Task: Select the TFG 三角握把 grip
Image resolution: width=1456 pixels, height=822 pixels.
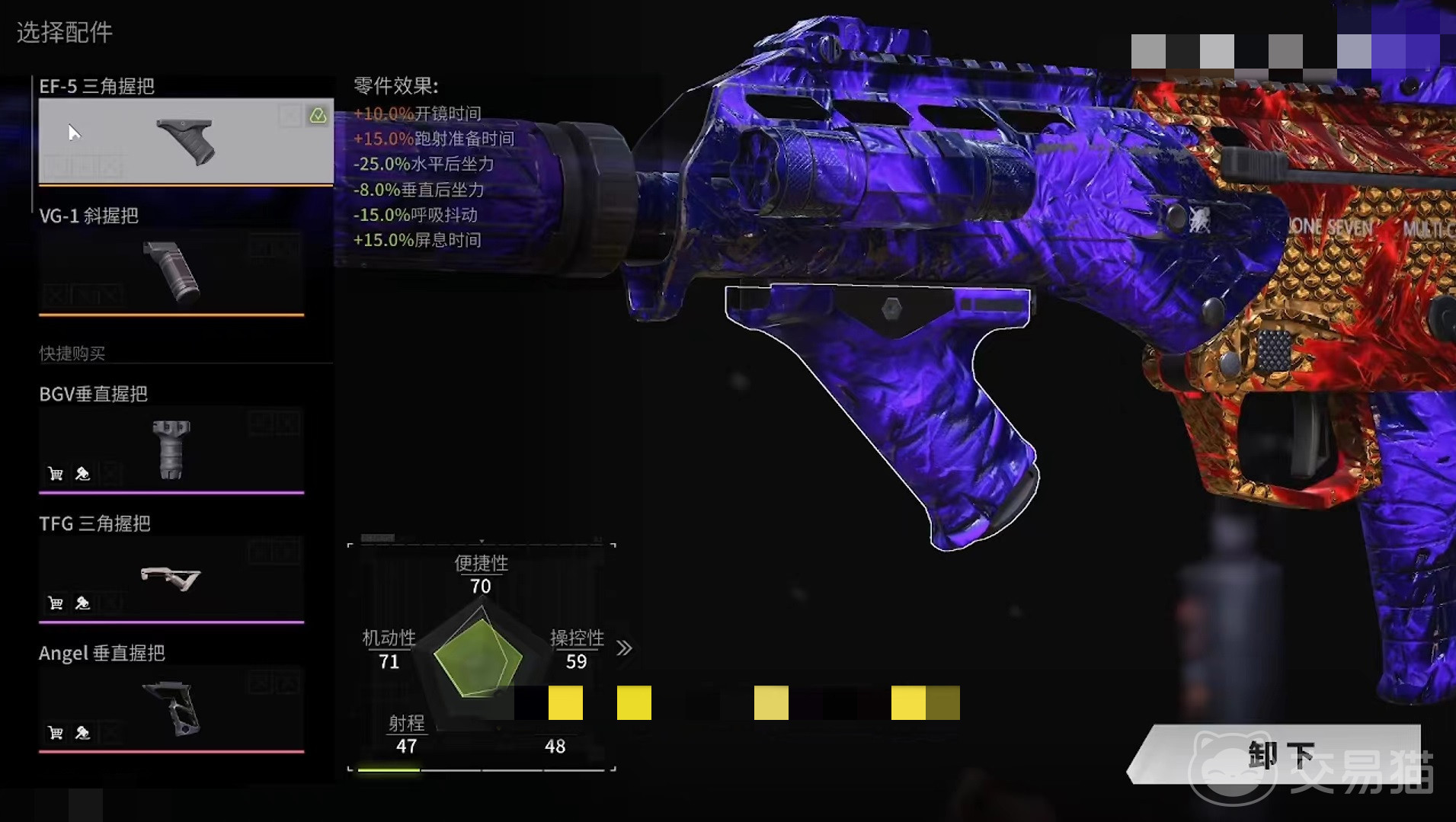Action: 171,579
